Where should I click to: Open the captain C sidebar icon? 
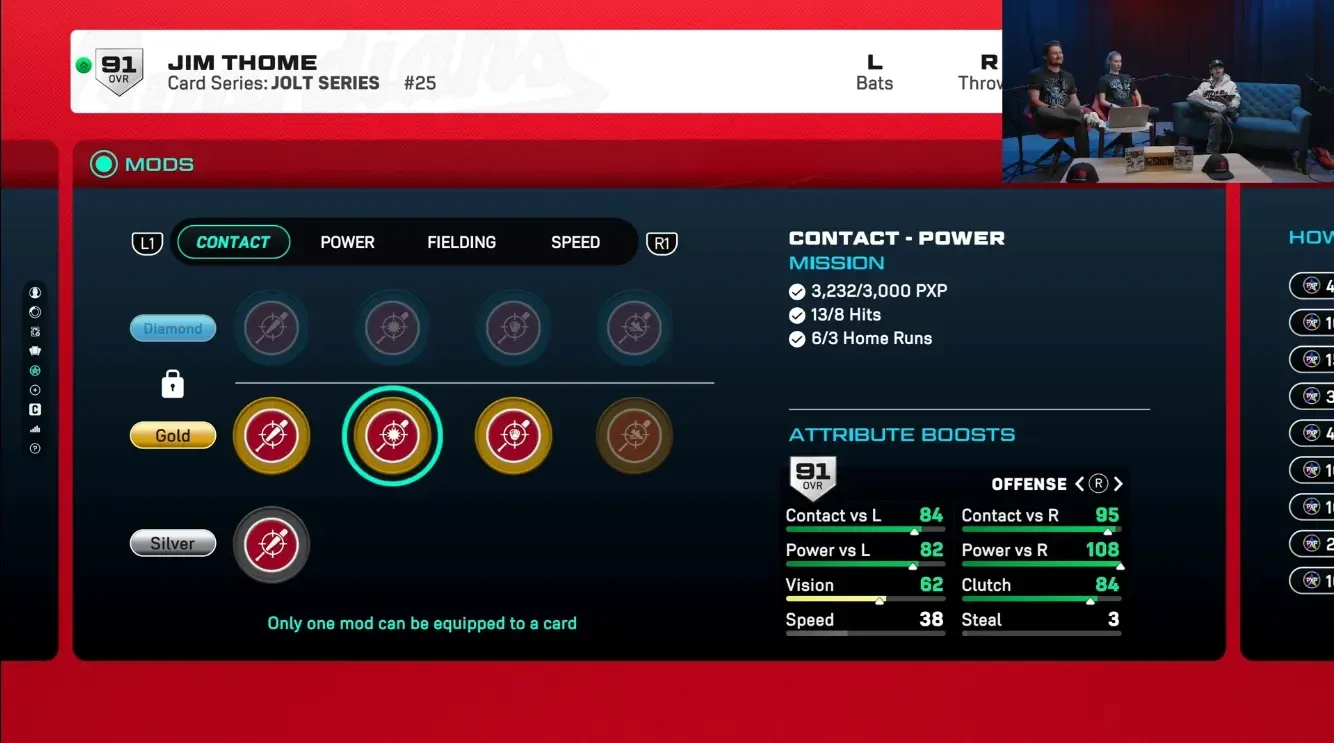tap(35, 410)
